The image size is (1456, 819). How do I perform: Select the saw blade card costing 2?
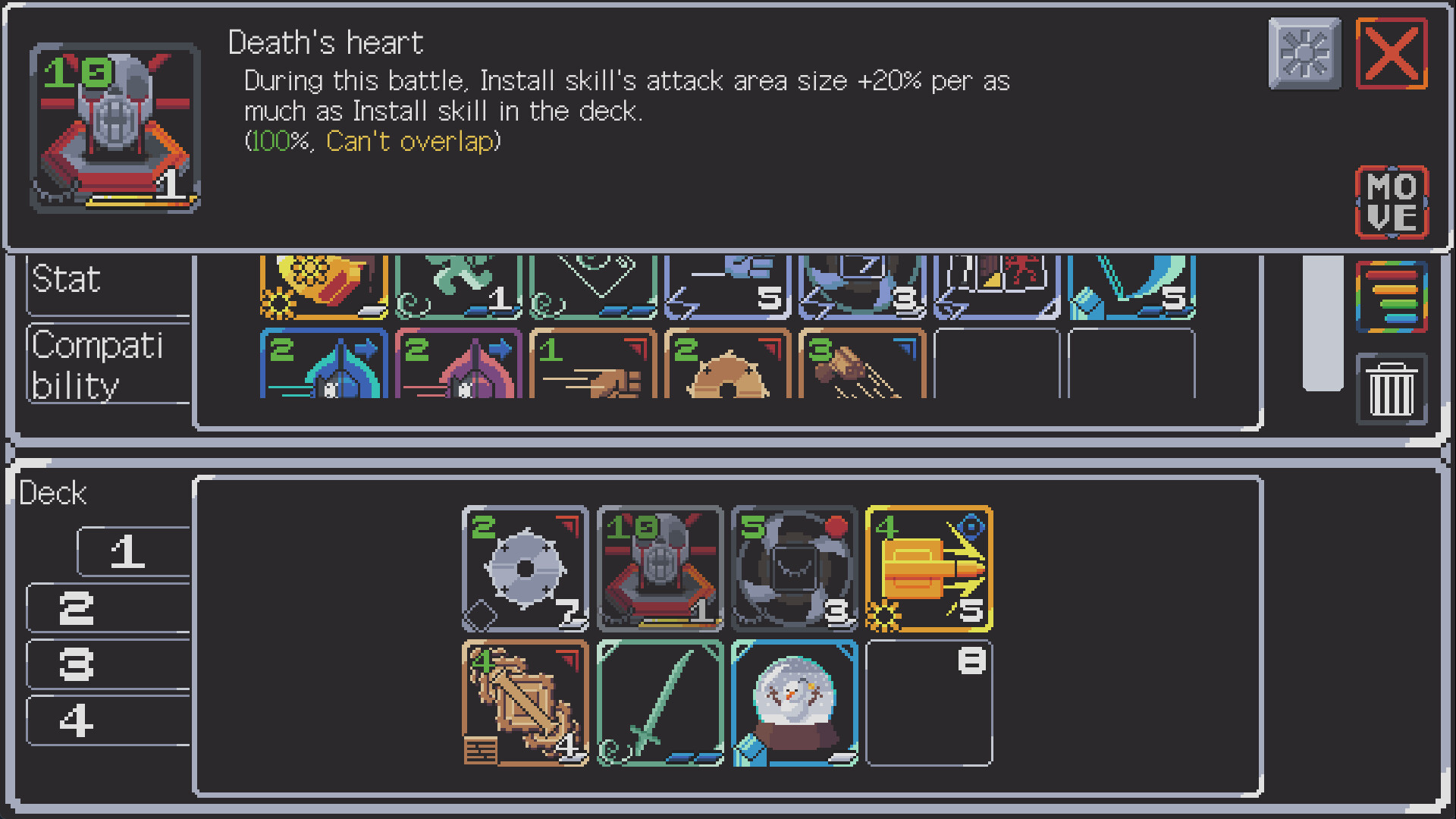tap(526, 569)
